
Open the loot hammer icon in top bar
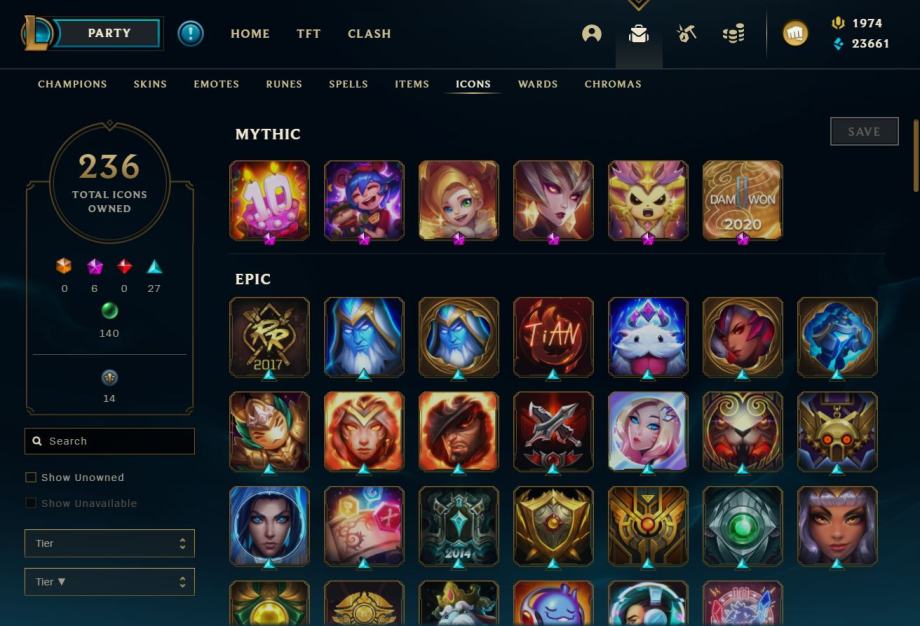tap(686, 33)
